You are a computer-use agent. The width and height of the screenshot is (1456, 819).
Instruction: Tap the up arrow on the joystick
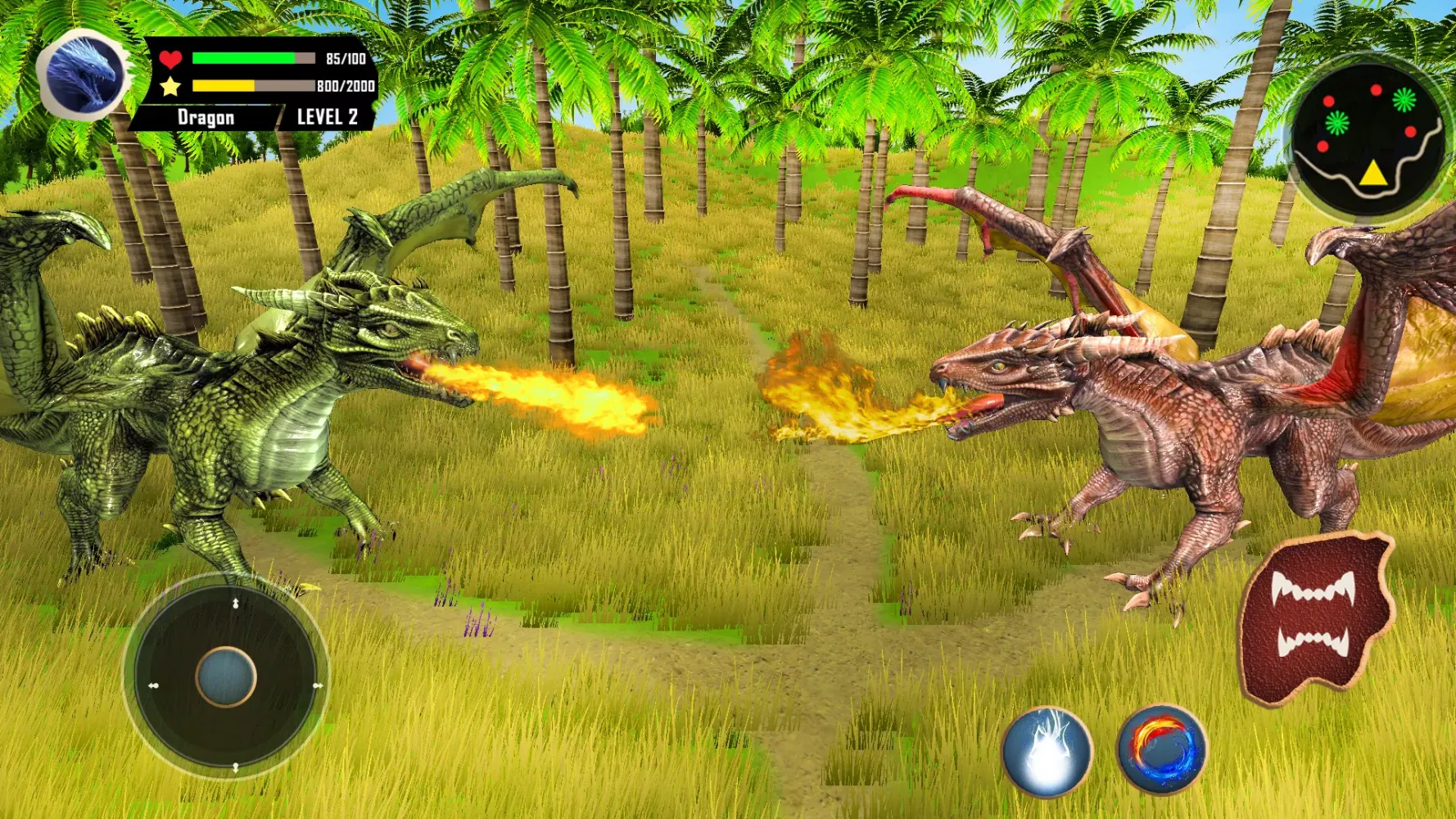click(235, 603)
